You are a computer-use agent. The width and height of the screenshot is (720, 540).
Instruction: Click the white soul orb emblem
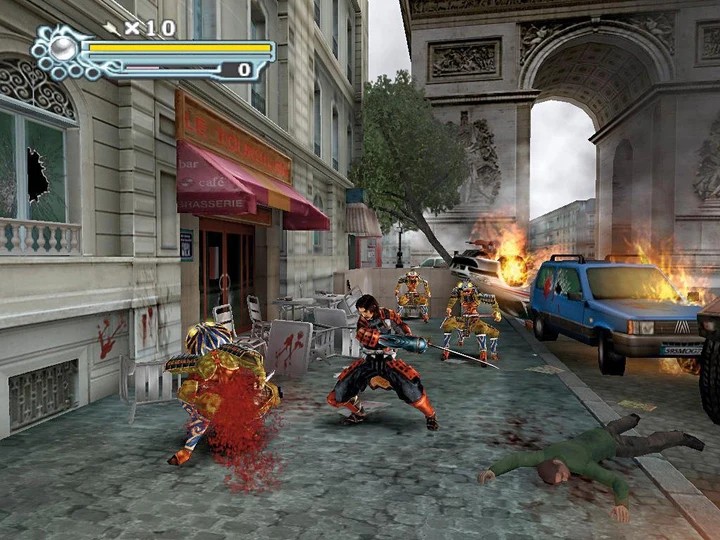pyautogui.click(x=64, y=50)
